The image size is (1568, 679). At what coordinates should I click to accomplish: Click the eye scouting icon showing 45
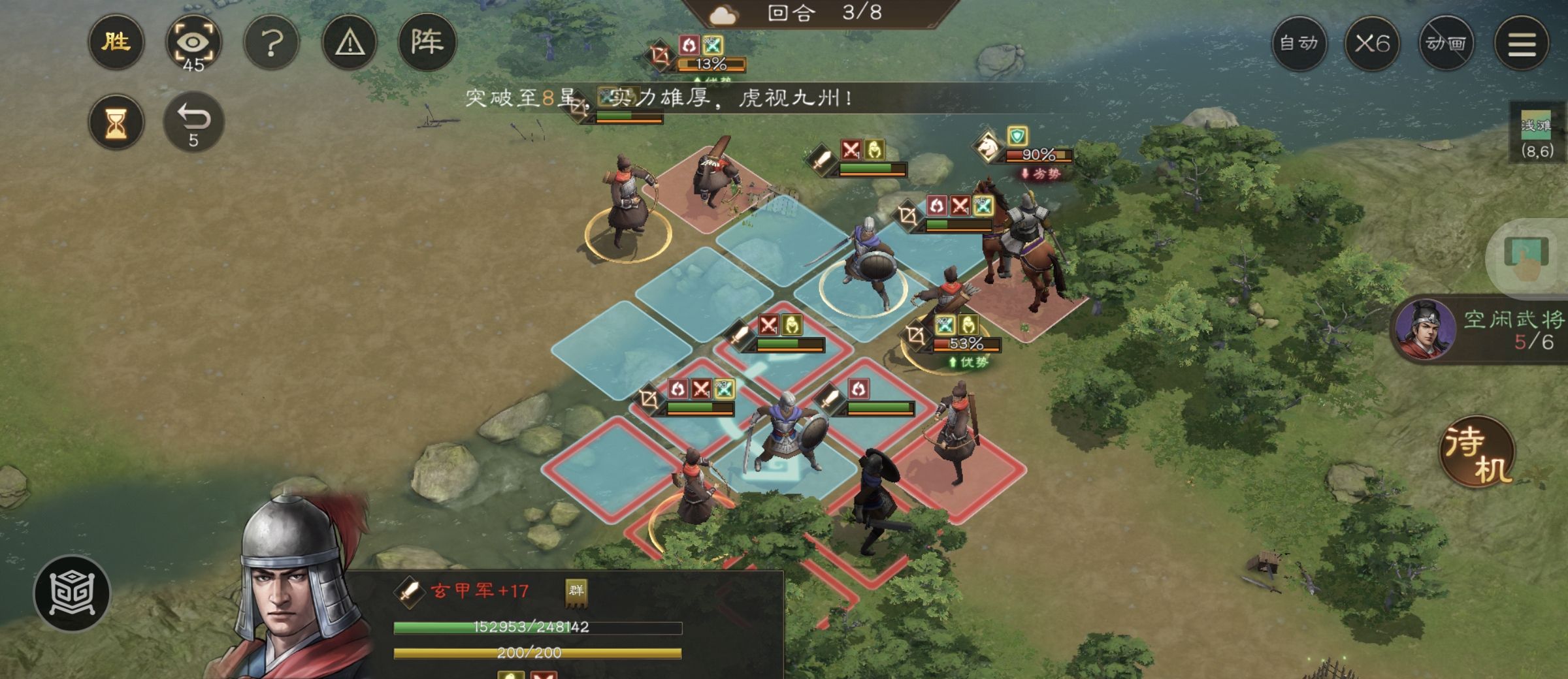coord(193,42)
